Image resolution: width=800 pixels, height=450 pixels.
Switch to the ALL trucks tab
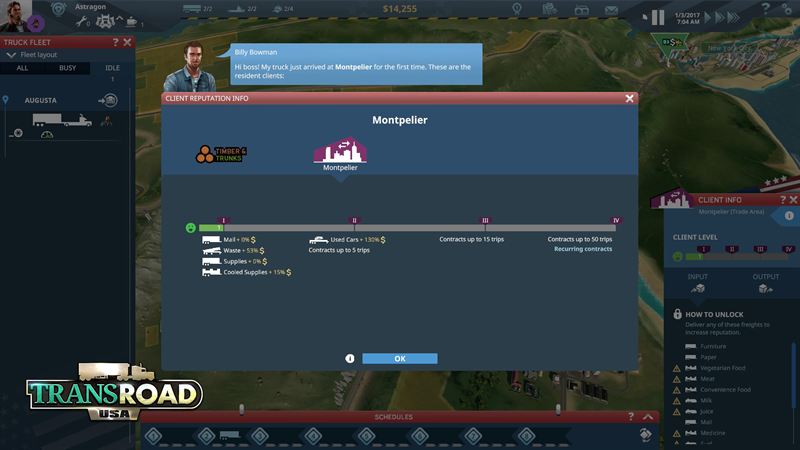[21, 68]
